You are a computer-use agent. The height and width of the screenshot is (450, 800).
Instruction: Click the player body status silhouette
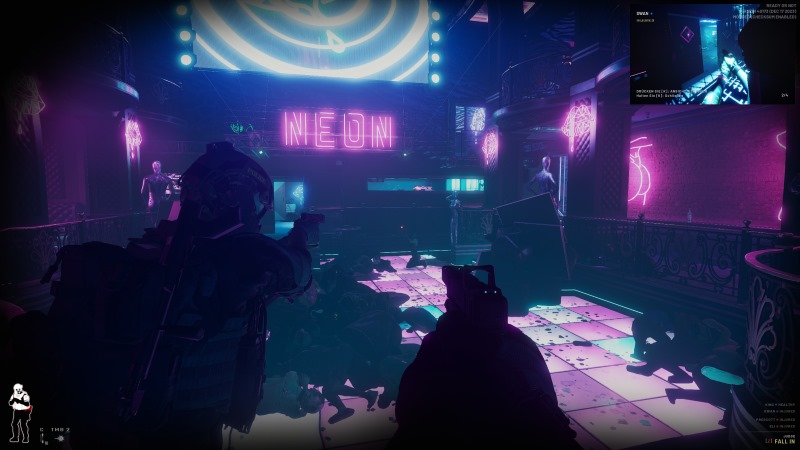pyautogui.click(x=18, y=412)
